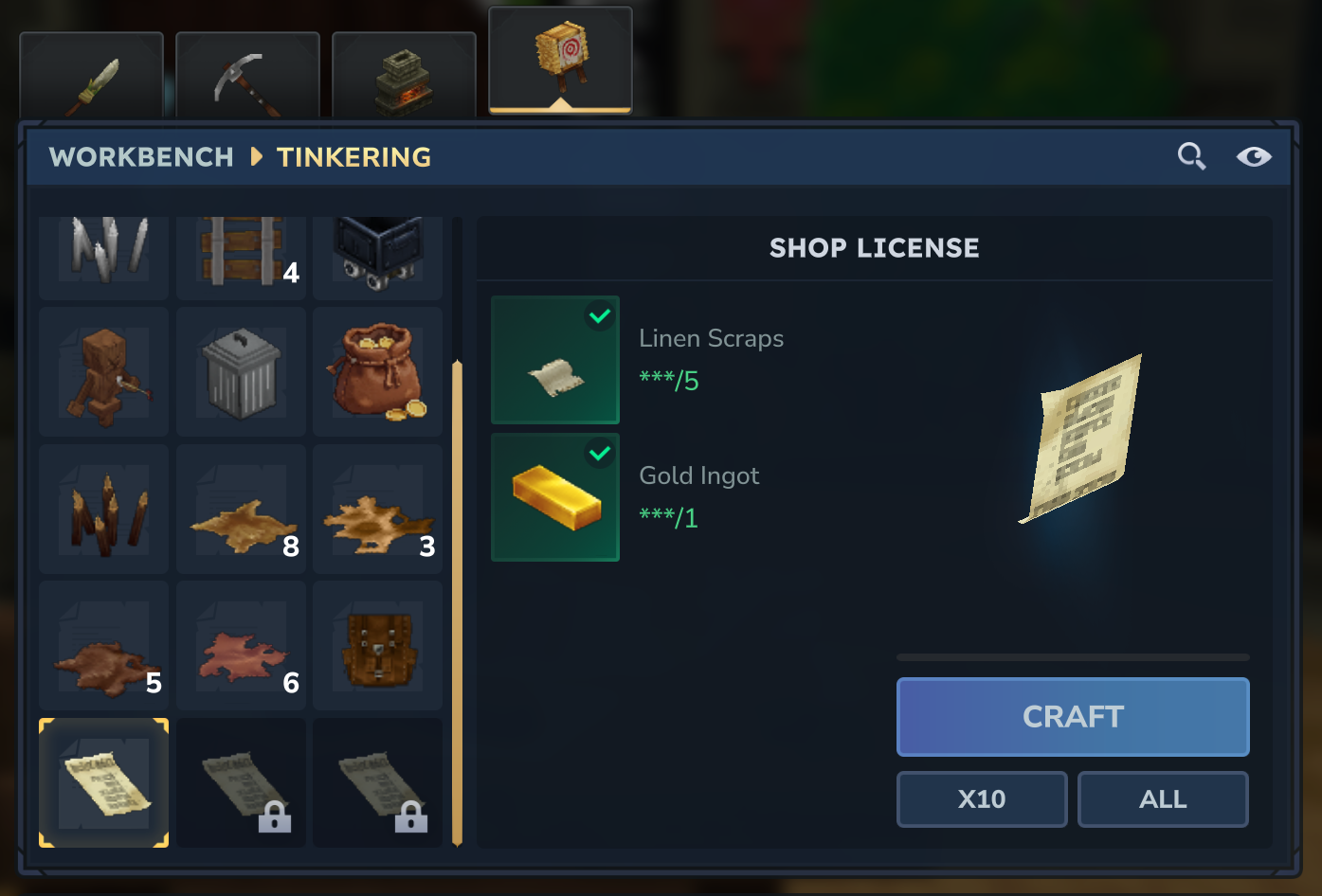The width and height of the screenshot is (1322, 896).
Task: Pick the wooden training dummy recipe
Action: click(104, 372)
